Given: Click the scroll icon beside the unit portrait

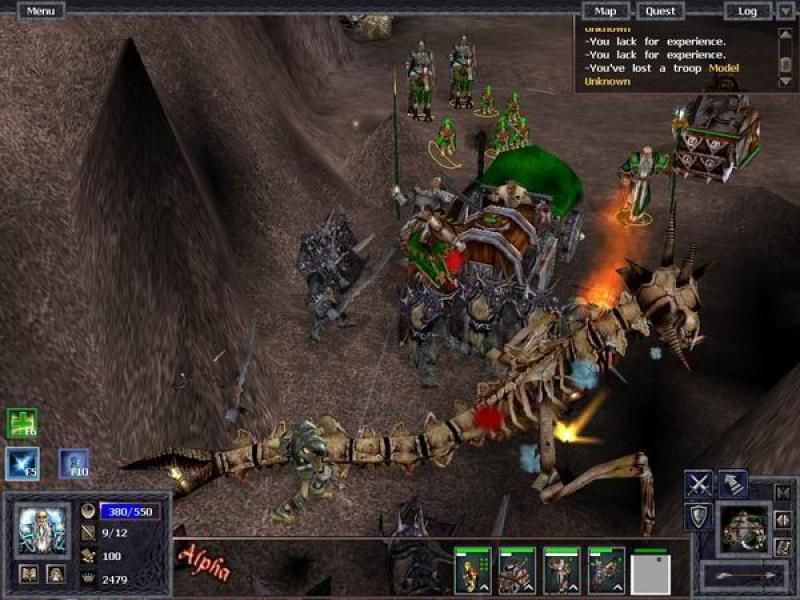Looking at the screenshot, I should pyautogui.click(x=784, y=546).
